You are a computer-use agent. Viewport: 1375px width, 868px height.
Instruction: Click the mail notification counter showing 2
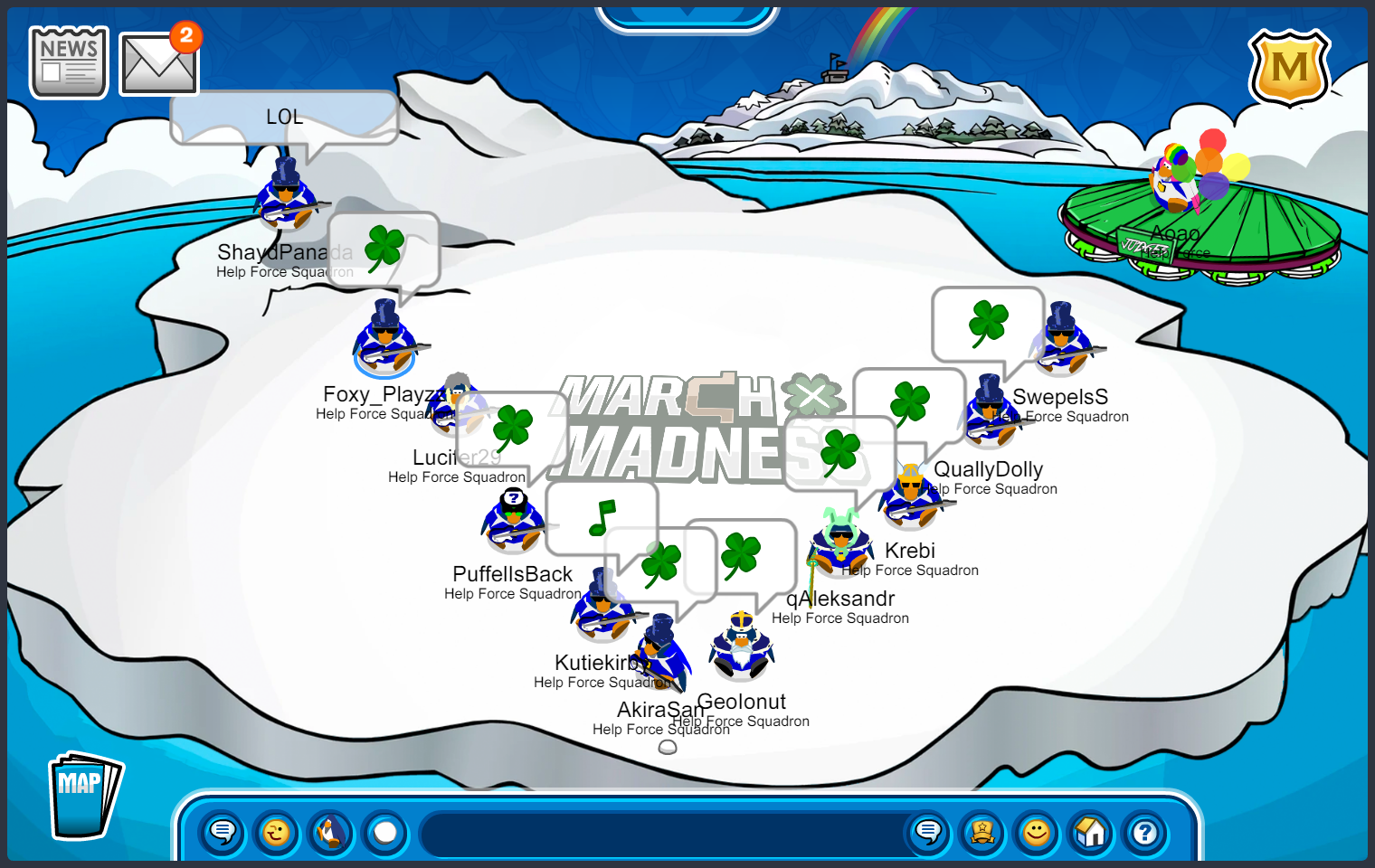[187, 38]
